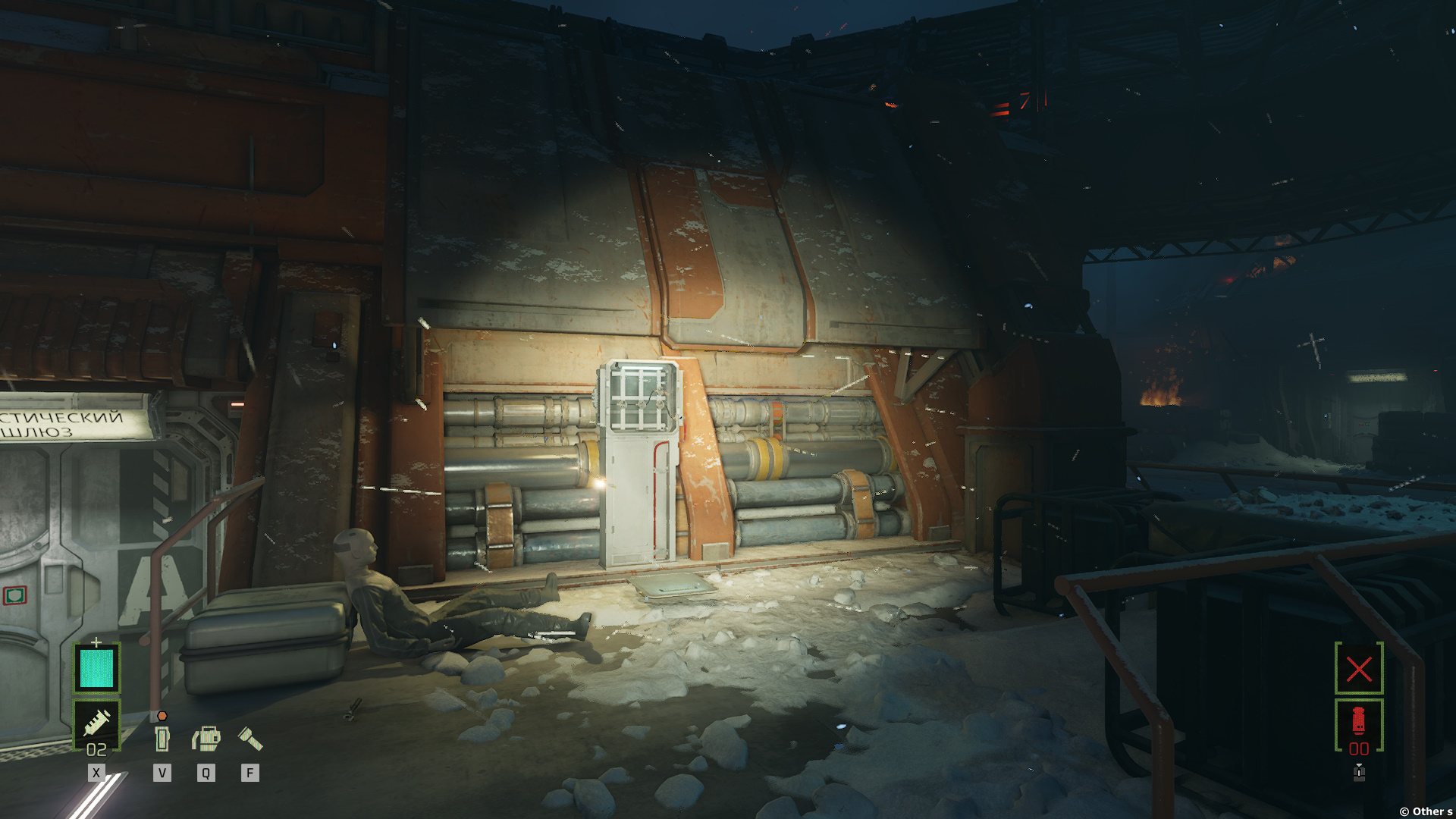
Task: Select the syringe medkit slot
Action: [x=97, y=723]
